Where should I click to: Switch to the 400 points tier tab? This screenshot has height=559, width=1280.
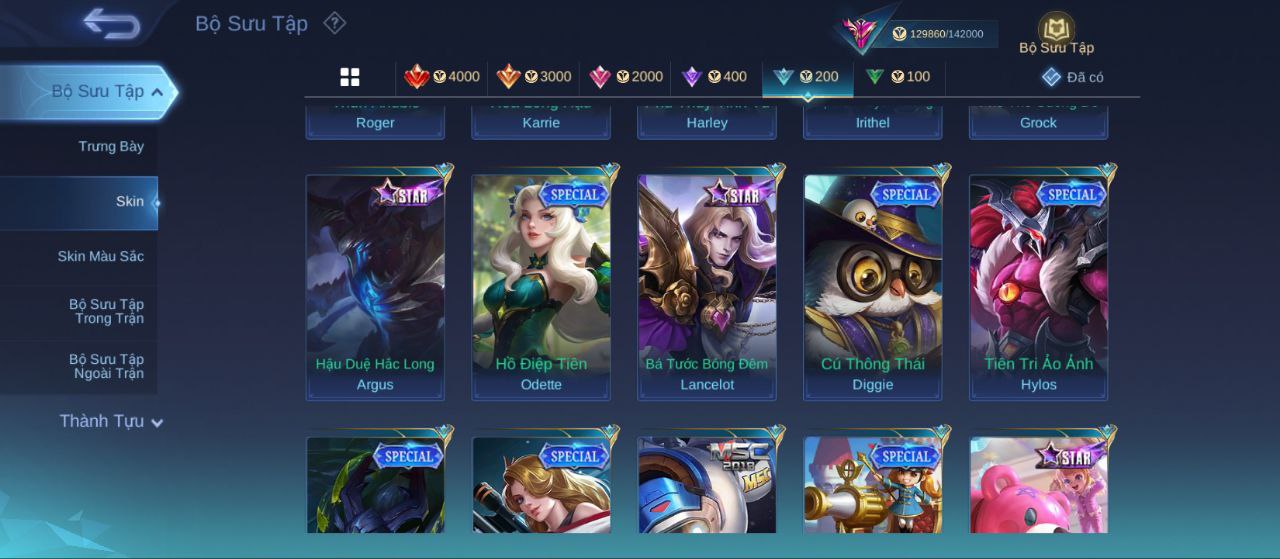[x=714, y=77]
